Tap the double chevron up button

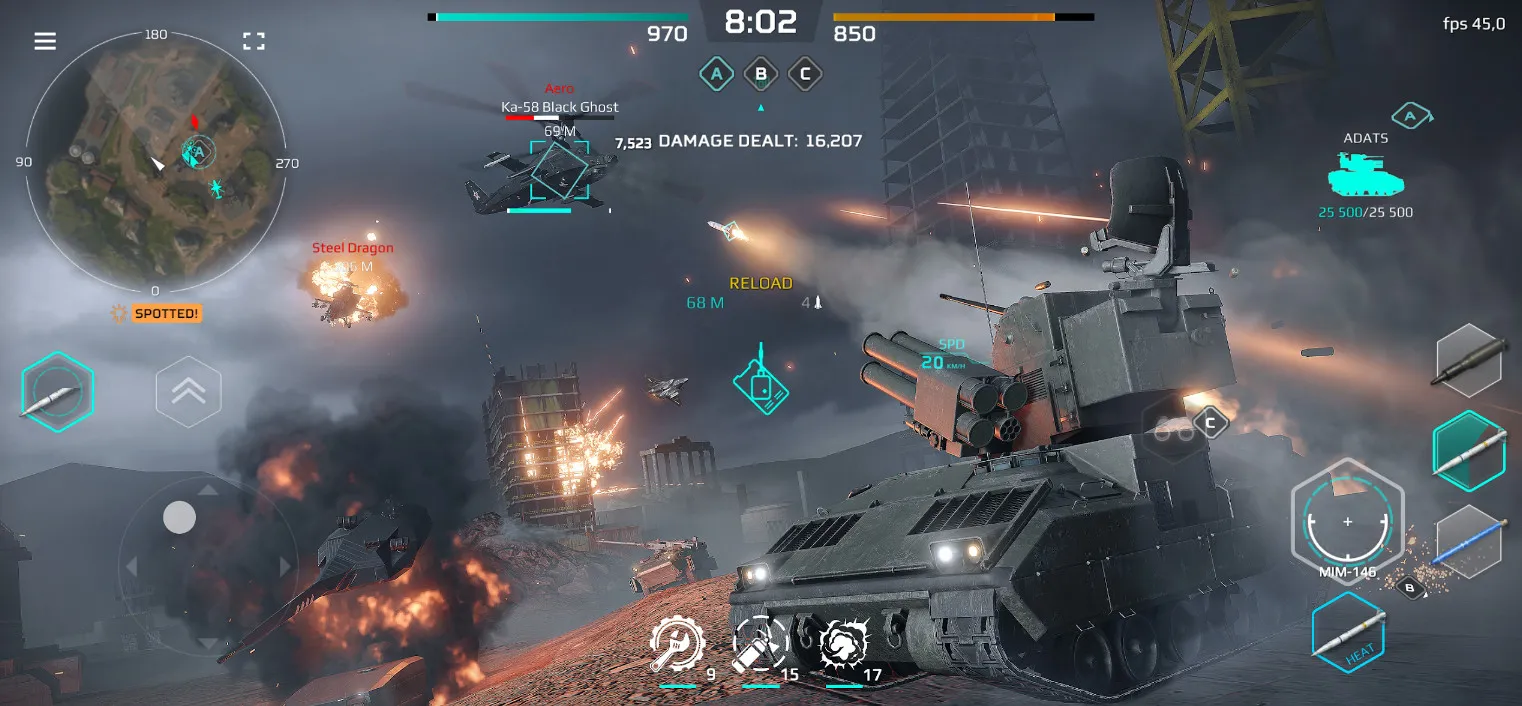pyautogui.click(x=188, y=392)
